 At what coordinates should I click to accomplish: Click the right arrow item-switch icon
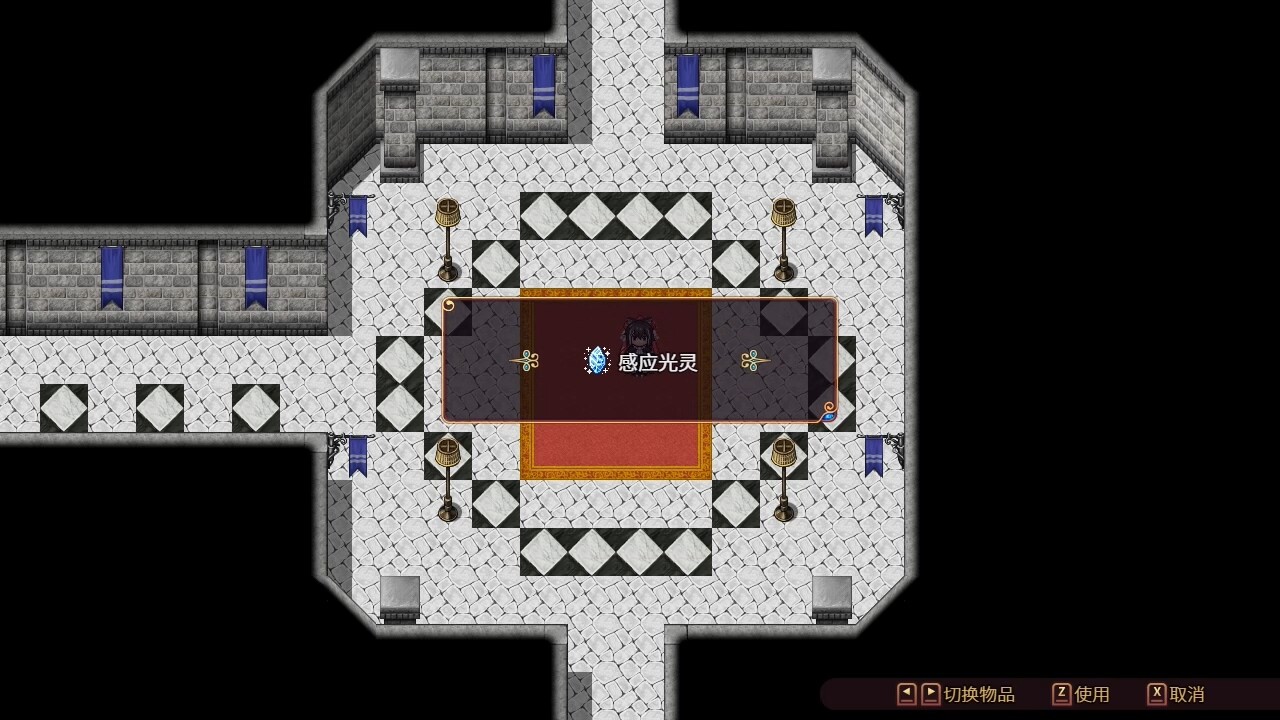[930, 693]
